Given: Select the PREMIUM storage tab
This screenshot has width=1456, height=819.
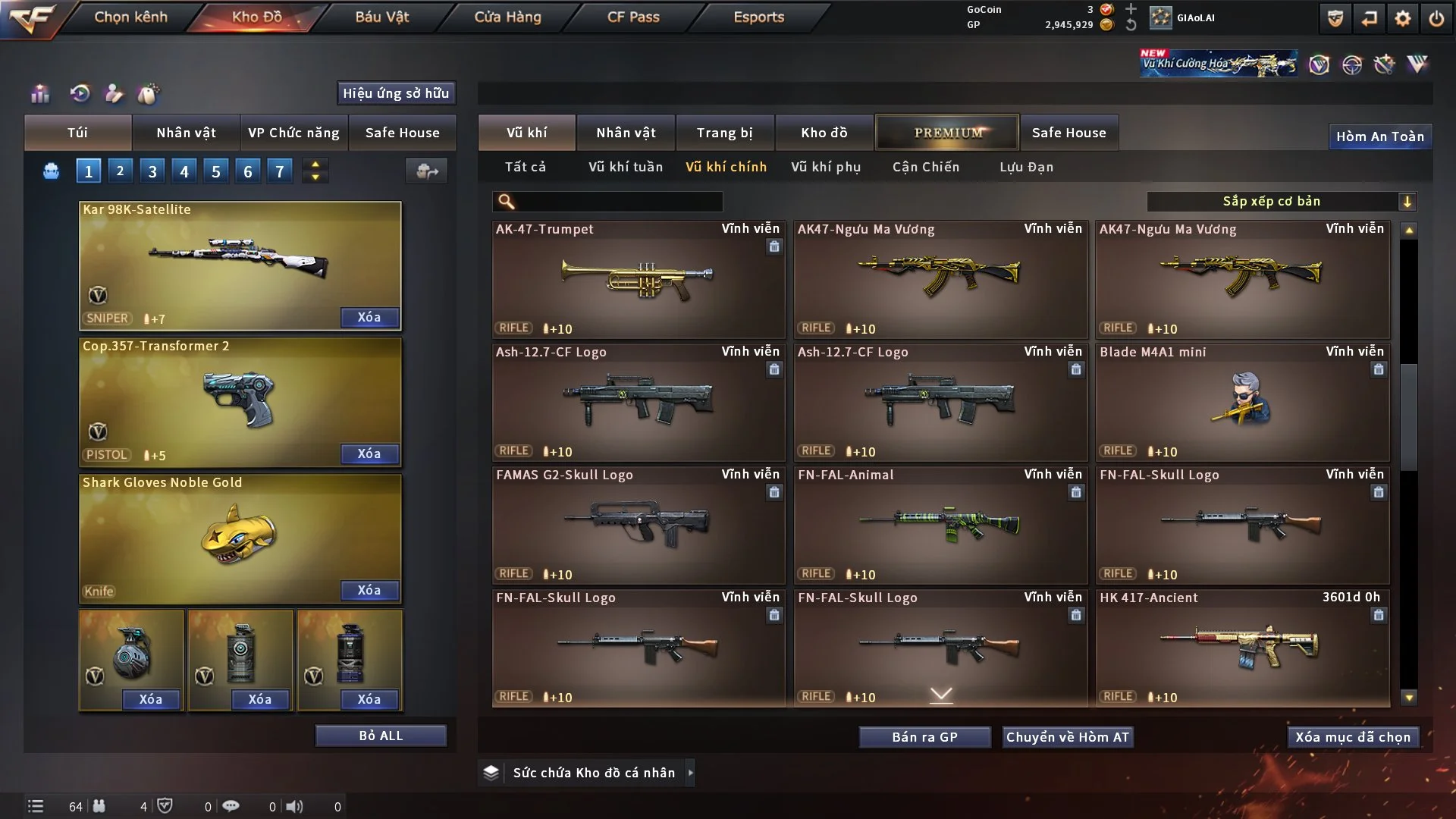Looking at the screenshot, I should 948,133.
